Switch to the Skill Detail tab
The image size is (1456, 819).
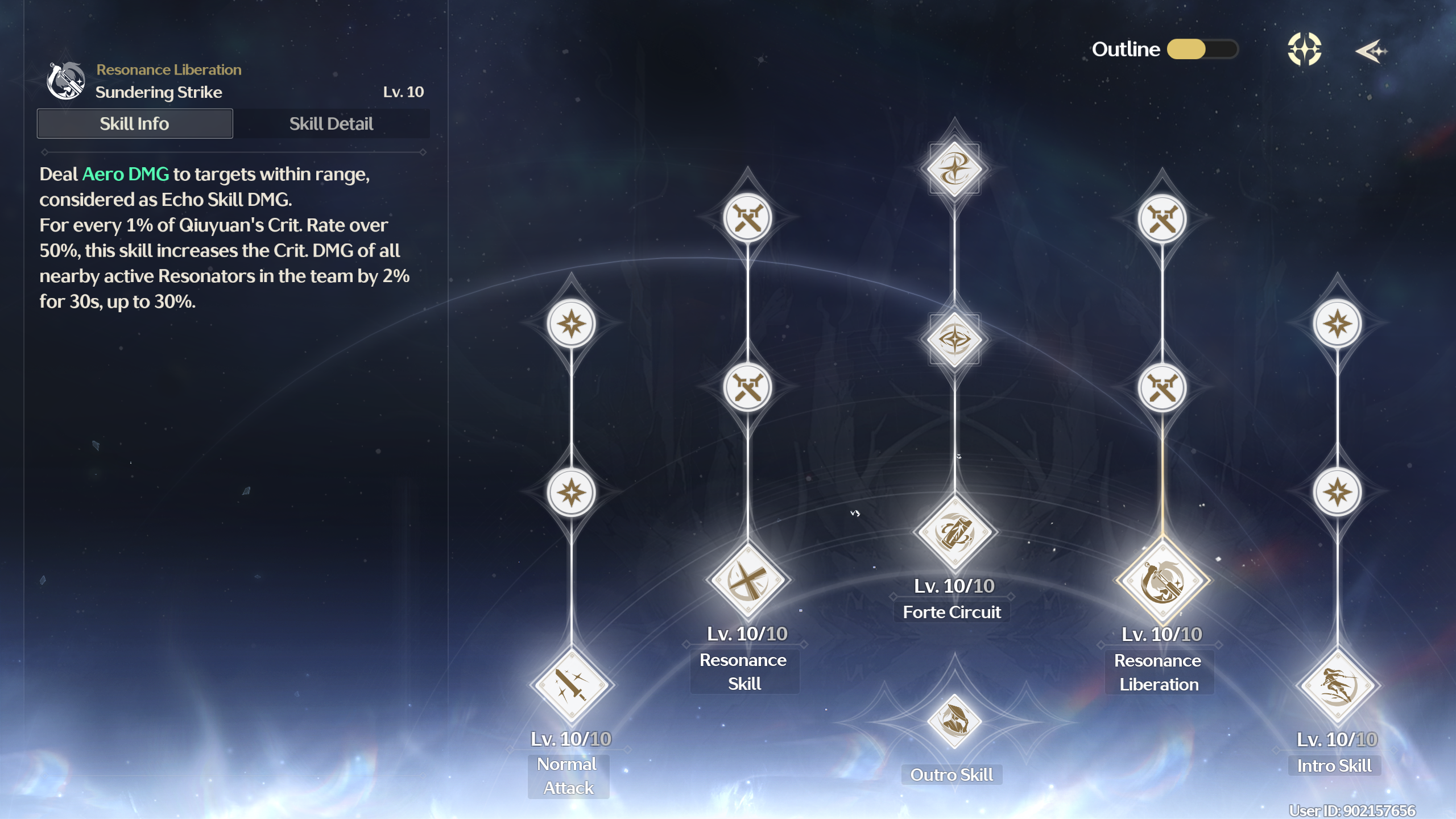(331, 123)
